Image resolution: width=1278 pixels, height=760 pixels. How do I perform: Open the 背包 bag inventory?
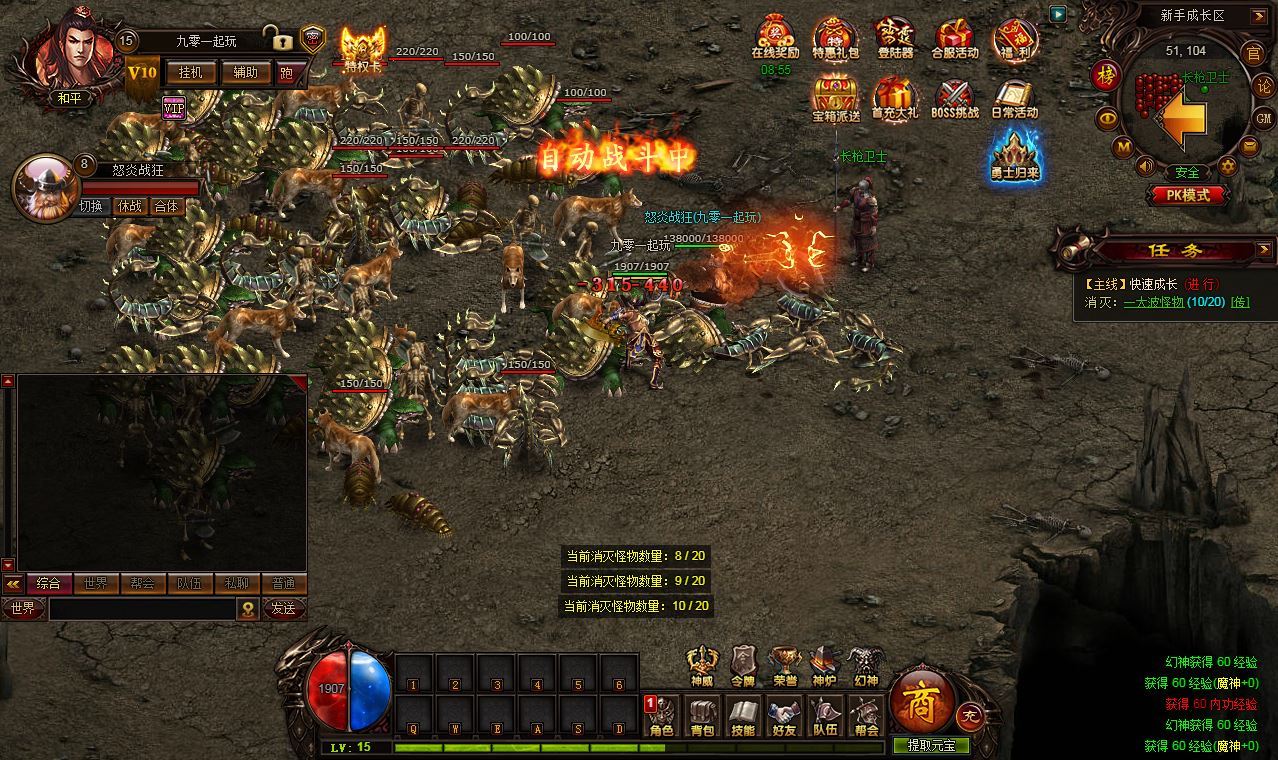pyautogui.click(x=703, y=716)
